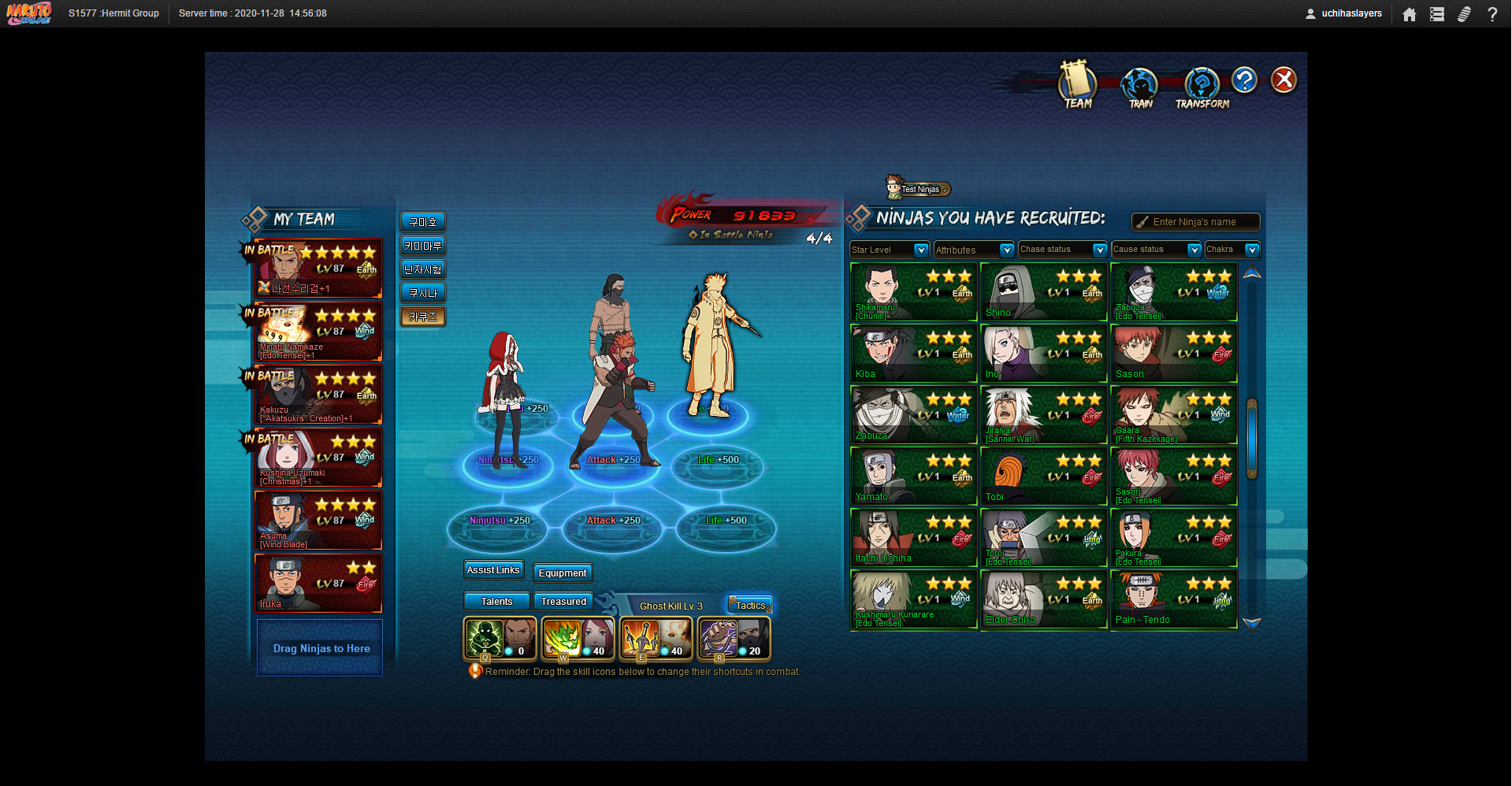
Task: Expand the Star Level filter dropdown
Action: point(890,250)
